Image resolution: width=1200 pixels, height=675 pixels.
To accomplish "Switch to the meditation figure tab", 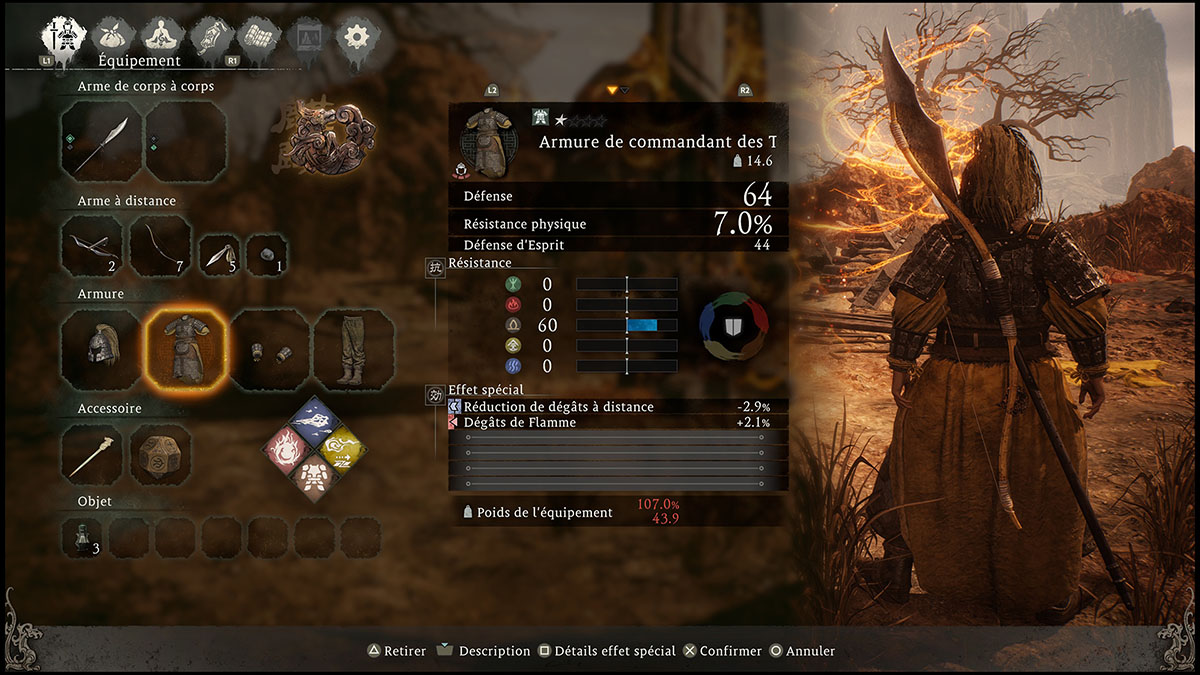I will (x=160, y=37).
